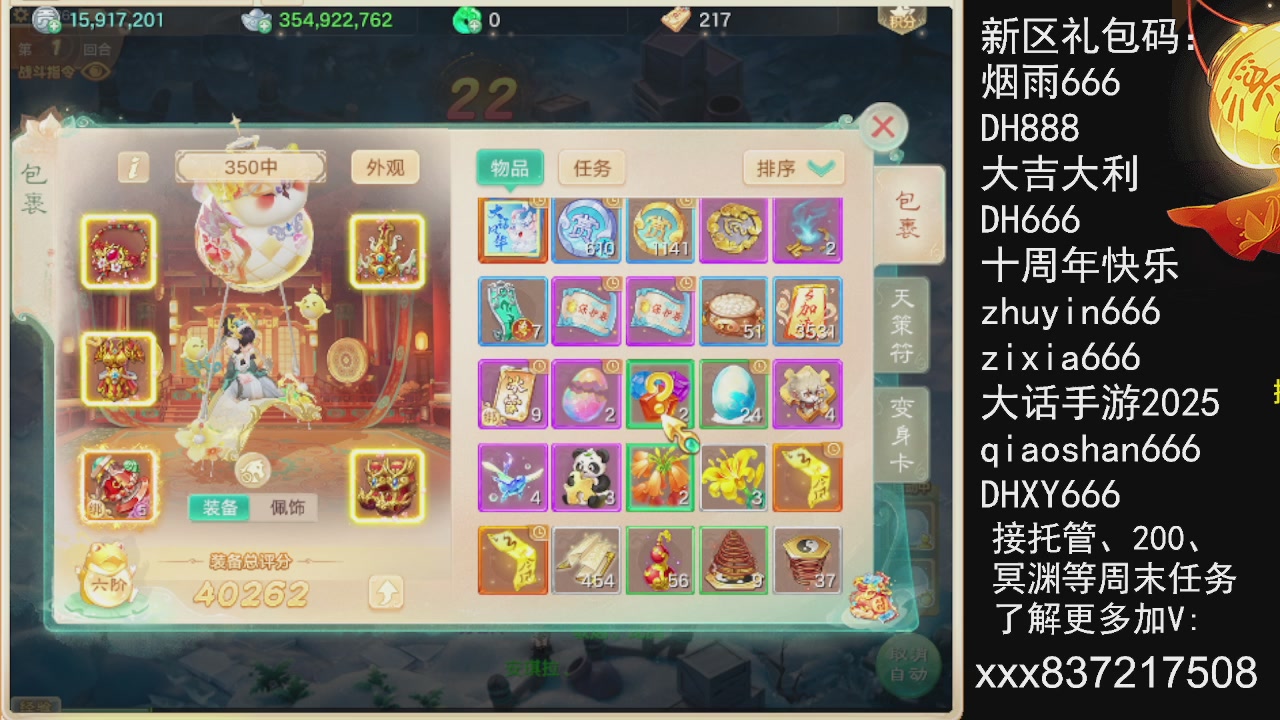
Task: Open the red gourd item showing 56
Action: [x=660, y=560]
